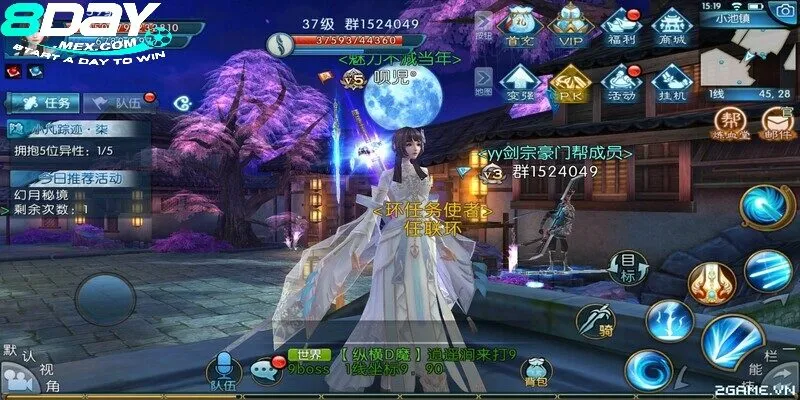Toggle the golden PK mode icon
This screenshot has width=800, height=400.
[569, 82]
